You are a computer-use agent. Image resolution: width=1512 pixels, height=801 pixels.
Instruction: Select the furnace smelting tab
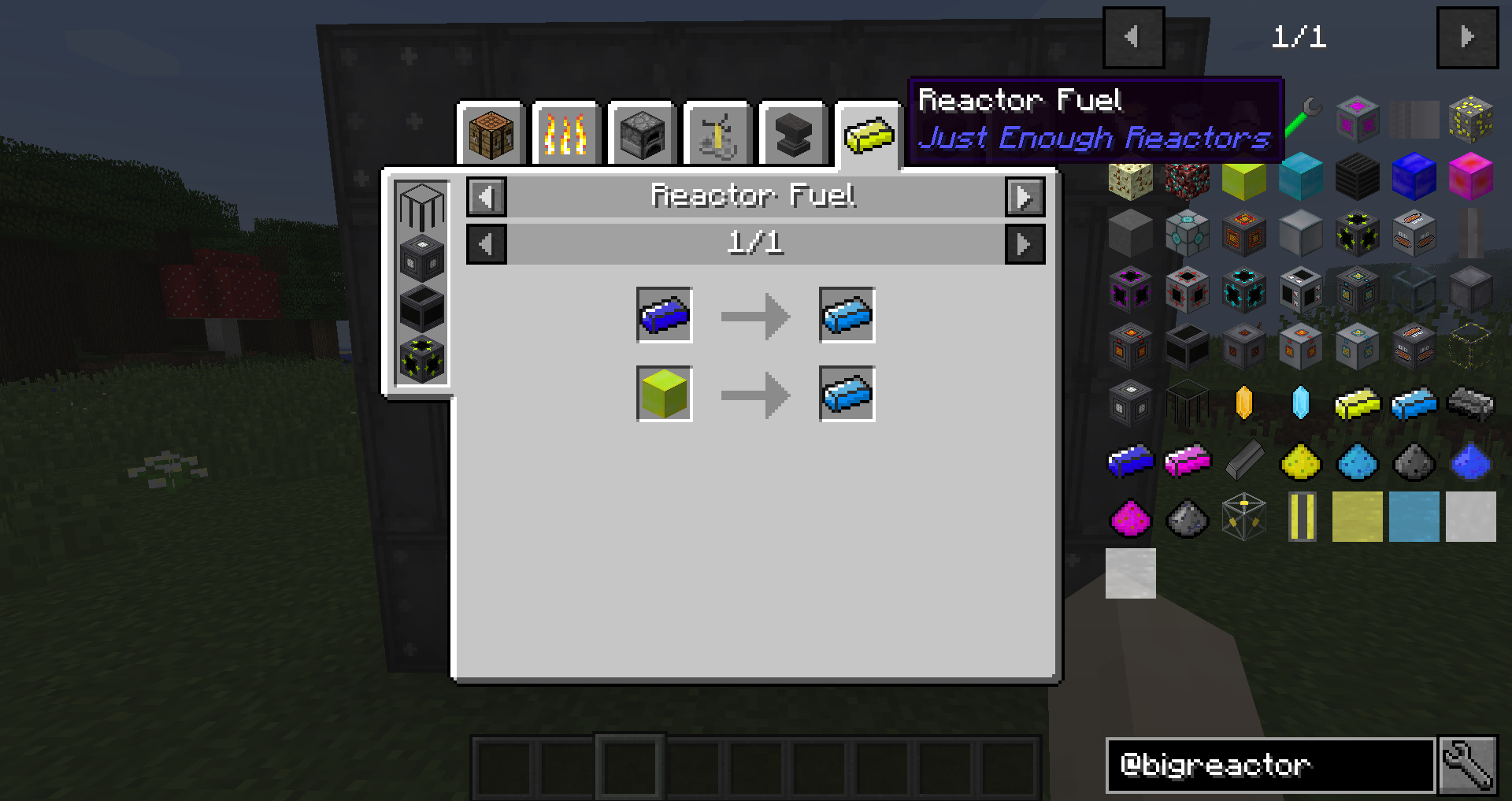641,135
